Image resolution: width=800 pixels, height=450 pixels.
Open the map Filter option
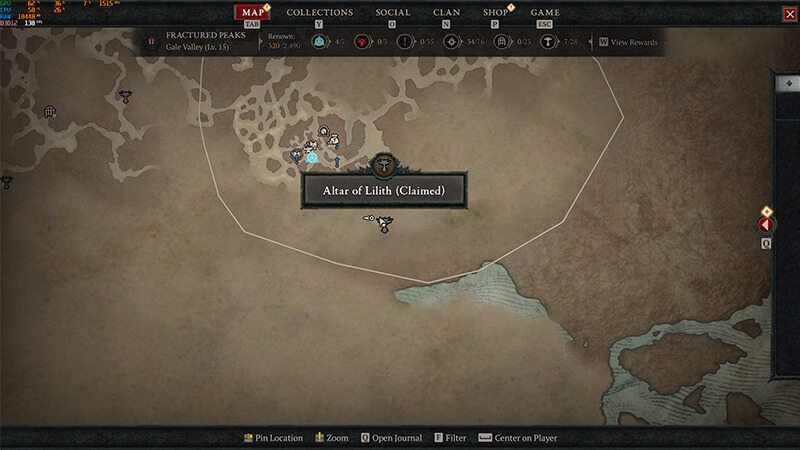449,438
